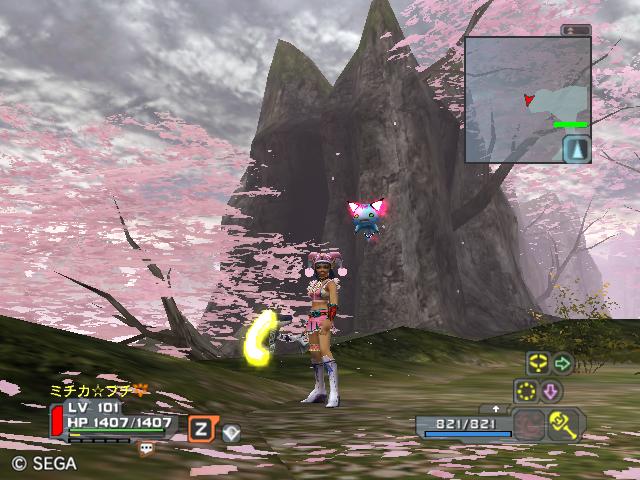Click the yellow lock-on target icon
Image resolution: width=640 pixels, height=480 pixels.
coord(538,363)
